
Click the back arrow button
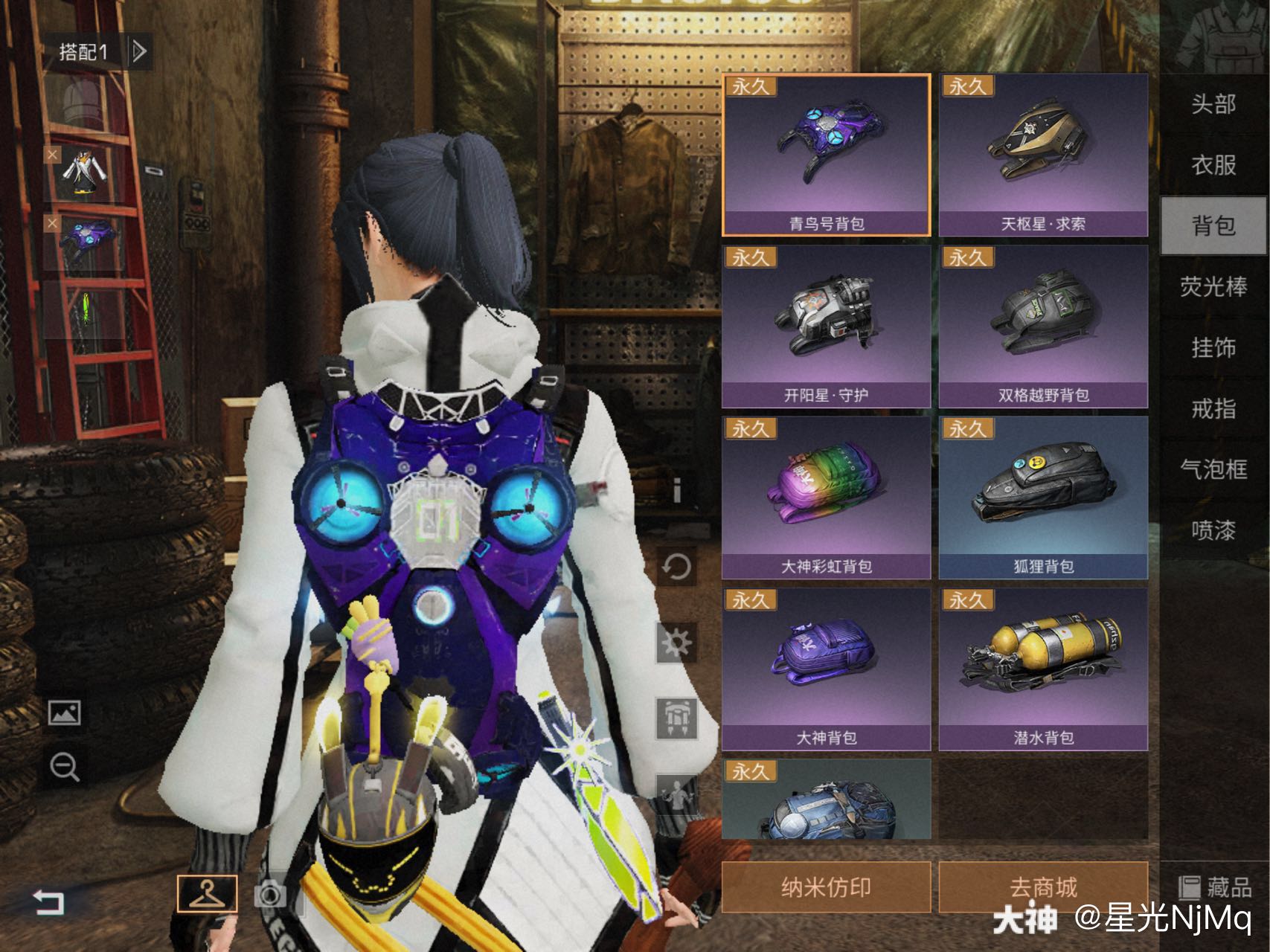[x=49, y=902]
